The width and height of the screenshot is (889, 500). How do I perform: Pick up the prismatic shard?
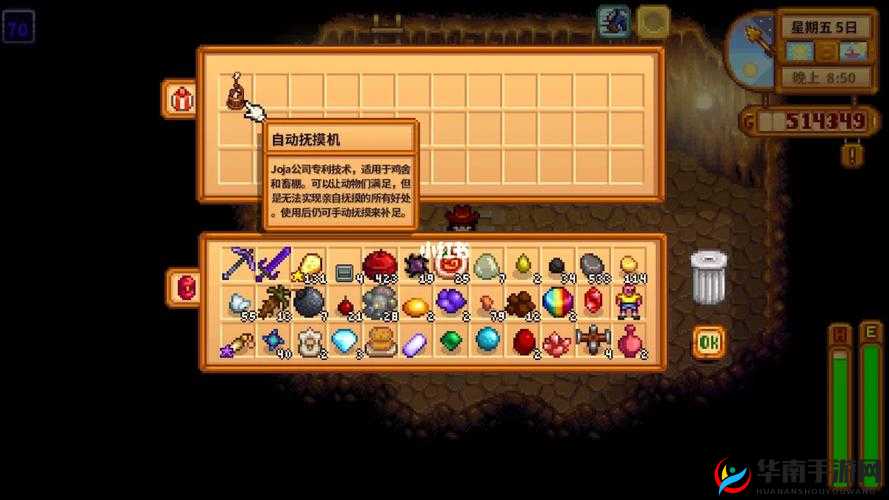pos(557,301)
